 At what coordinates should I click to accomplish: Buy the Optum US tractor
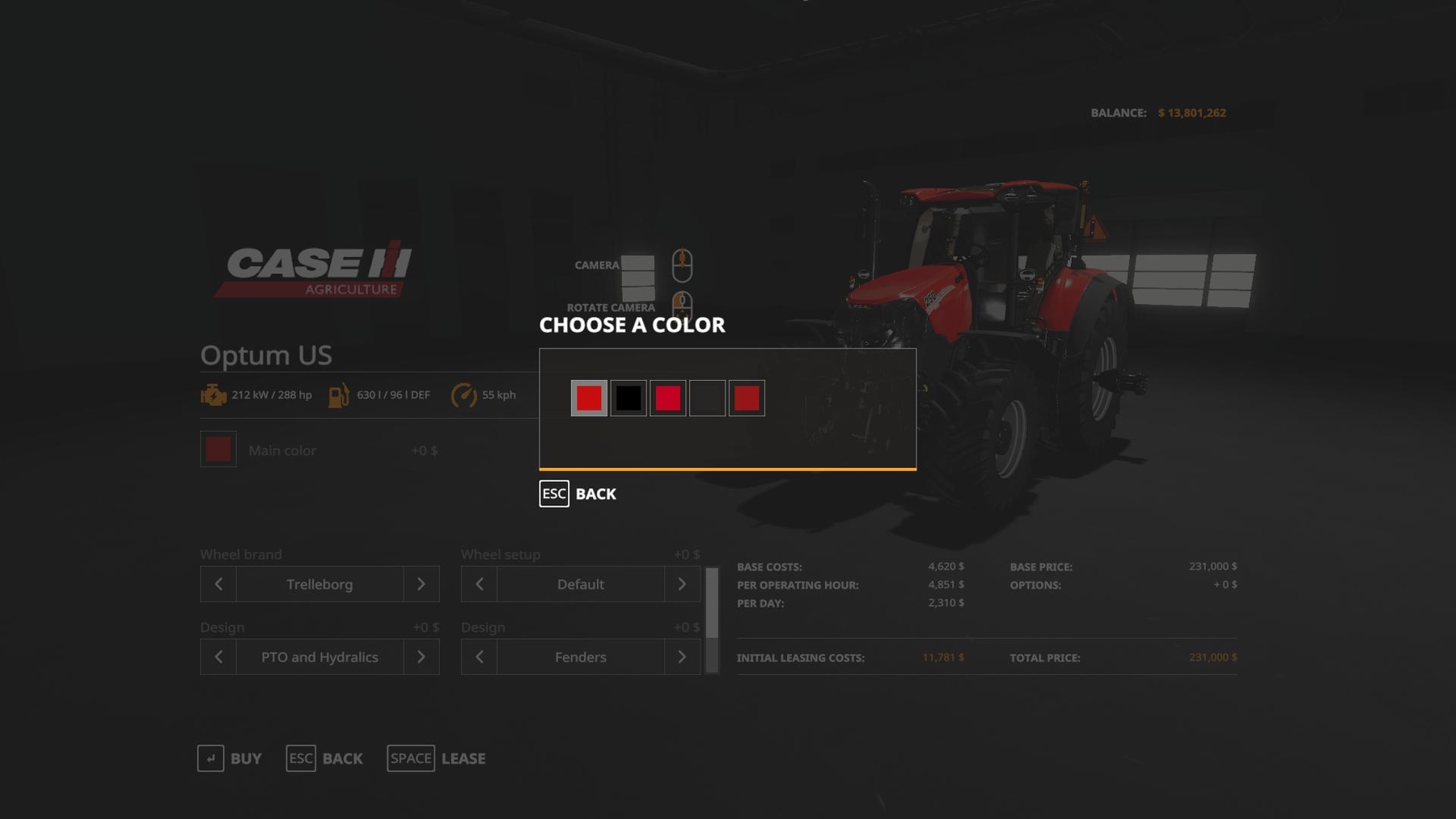[x=231, y=758]
